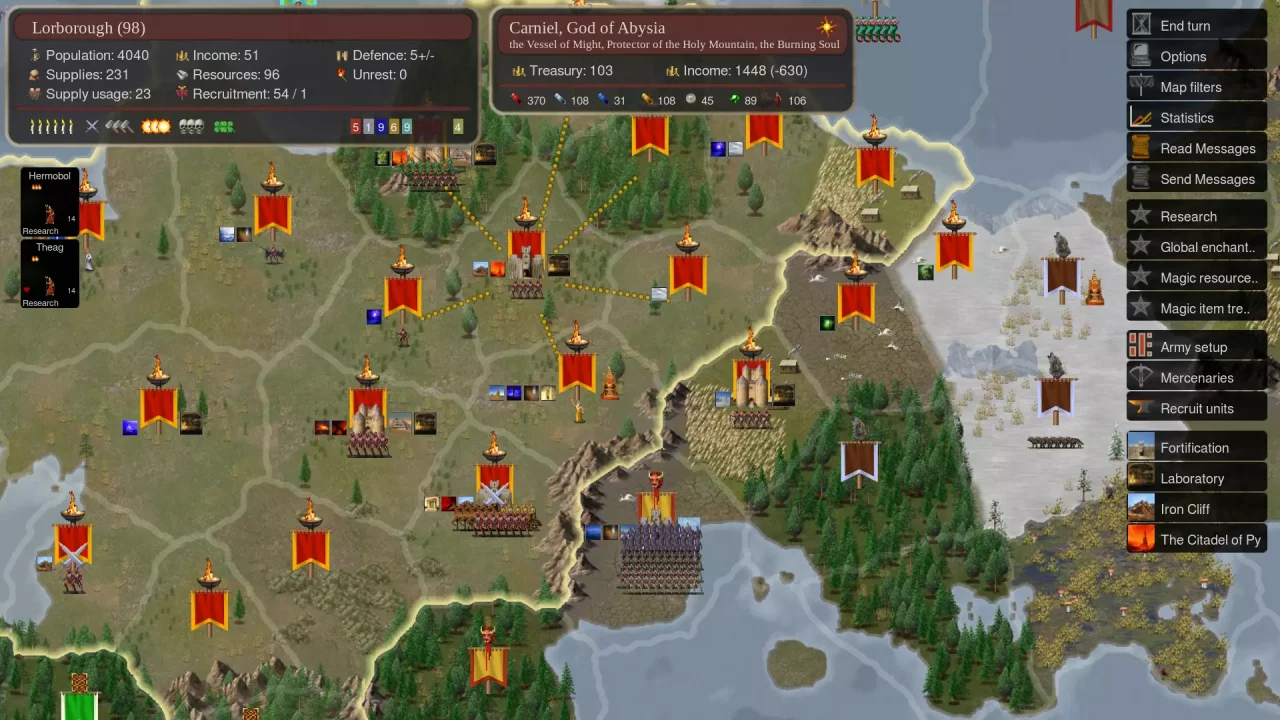Click the hammers icon in the province icon row
This screenshot has width=1280, height=720.
click(x=116, y=126)
